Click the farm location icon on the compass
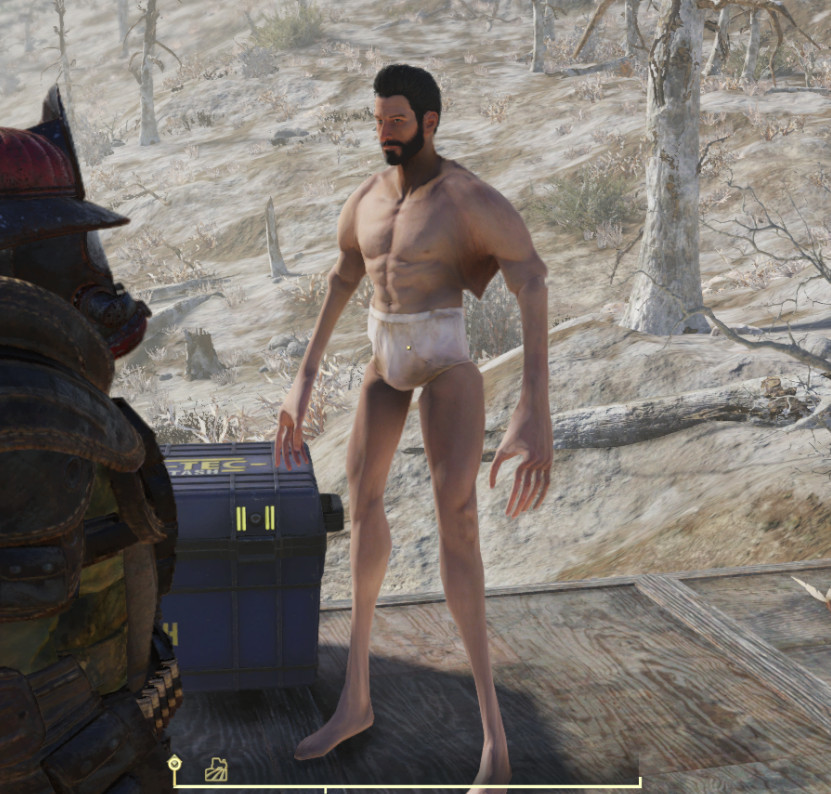831x794 pixels. coord(216,769)
